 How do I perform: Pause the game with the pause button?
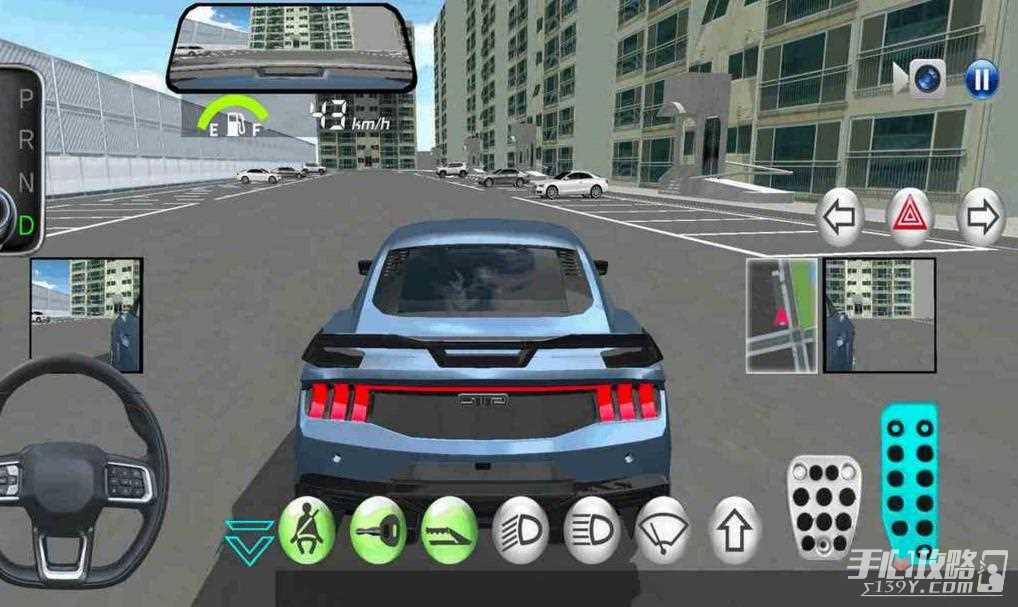click(981, 78)
